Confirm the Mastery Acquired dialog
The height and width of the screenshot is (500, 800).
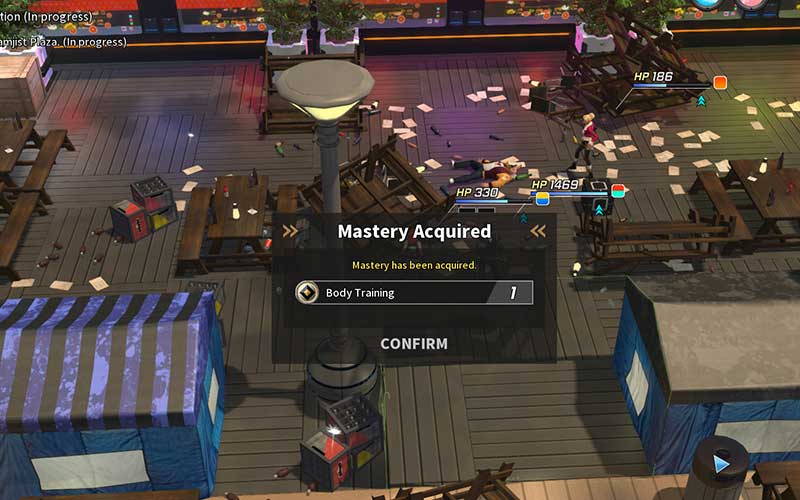(x=413, y=344)
